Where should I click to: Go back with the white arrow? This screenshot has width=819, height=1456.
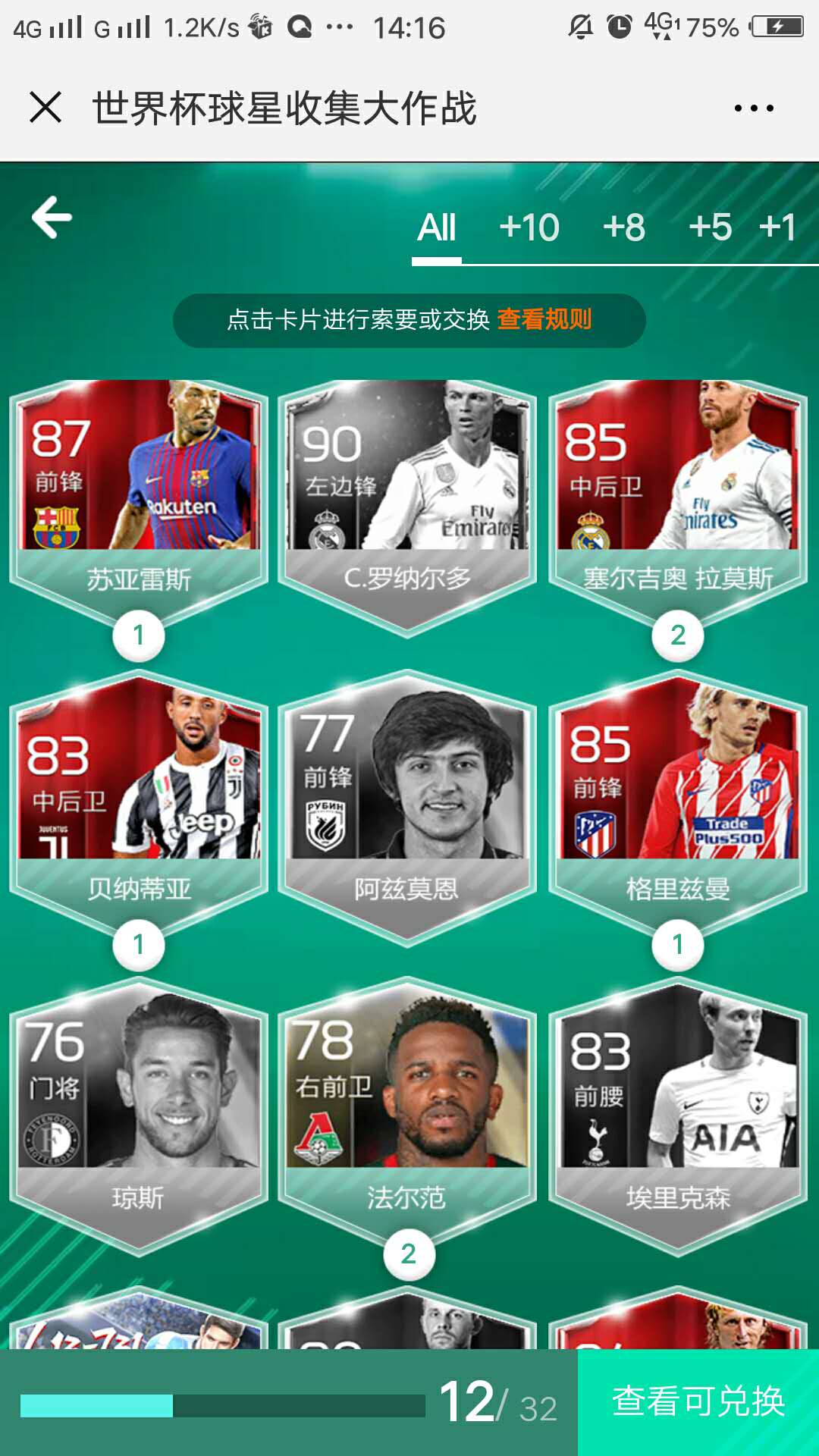(52, 218)
